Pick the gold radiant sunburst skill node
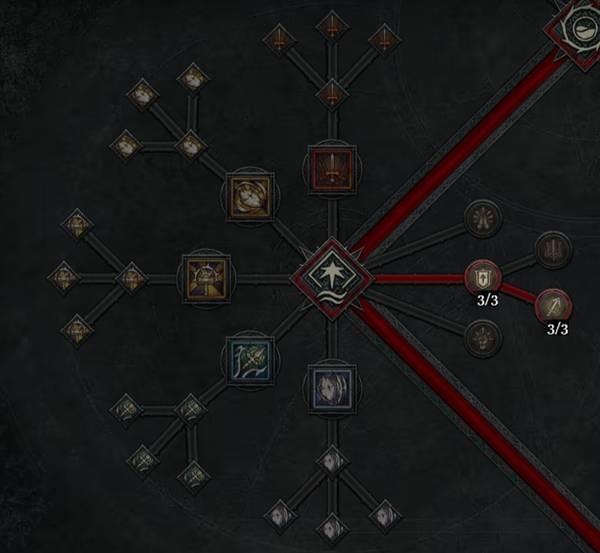Image resolution: width=600 pixels, height=553 pixels. click(203, 277)
